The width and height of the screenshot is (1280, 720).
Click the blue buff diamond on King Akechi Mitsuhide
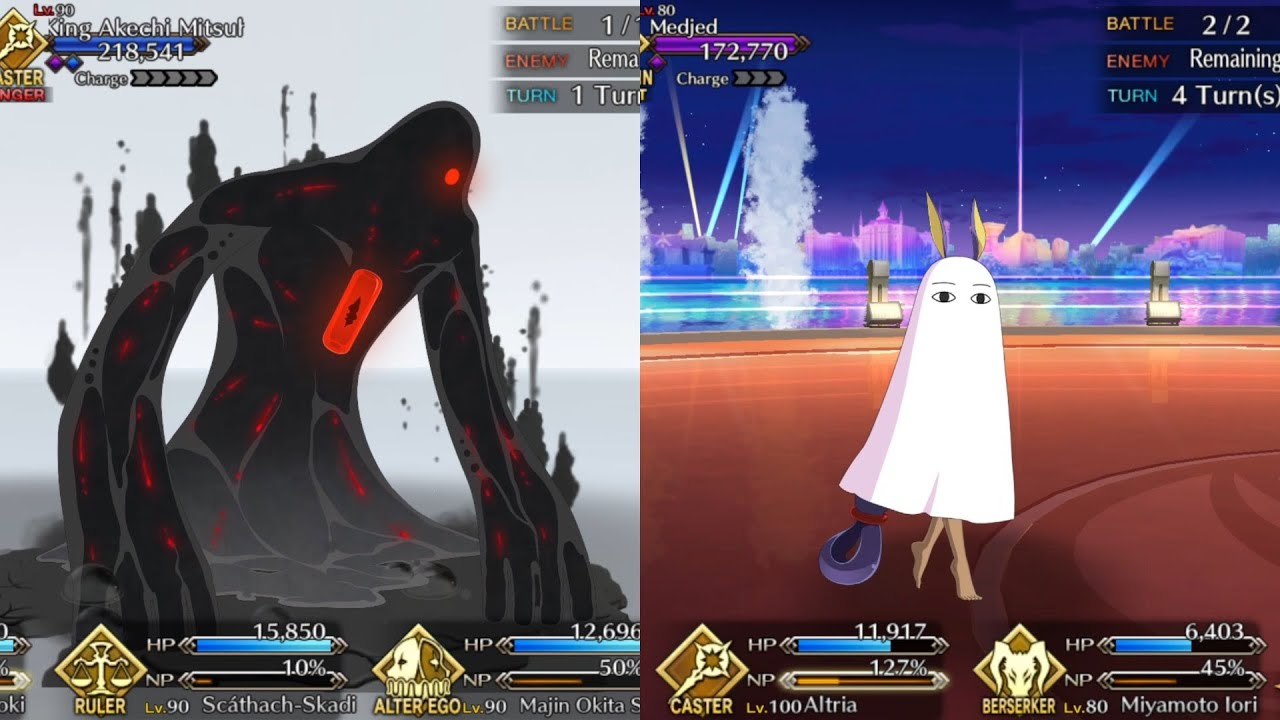(73, 61)
